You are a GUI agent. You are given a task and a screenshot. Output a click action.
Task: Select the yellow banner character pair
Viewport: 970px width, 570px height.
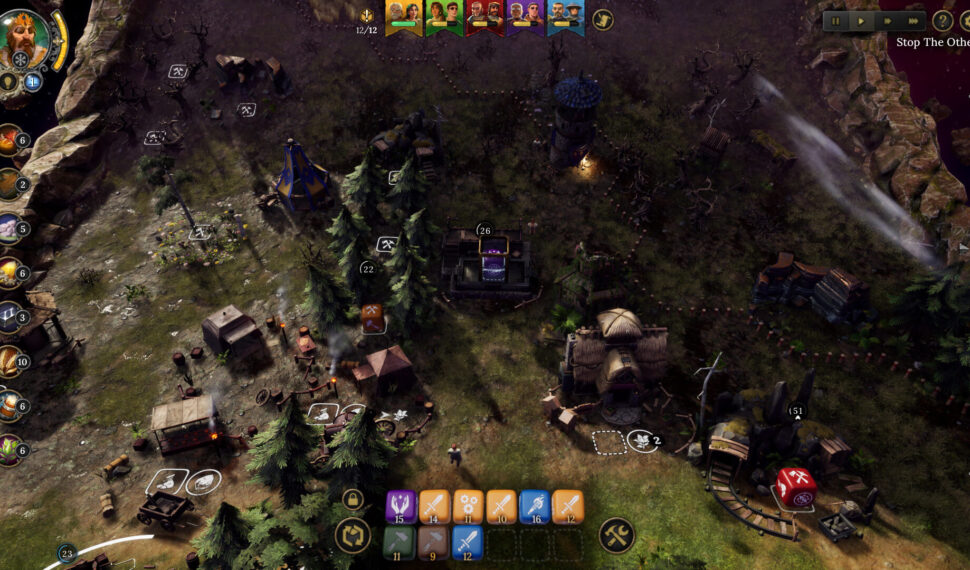point(403,16)
